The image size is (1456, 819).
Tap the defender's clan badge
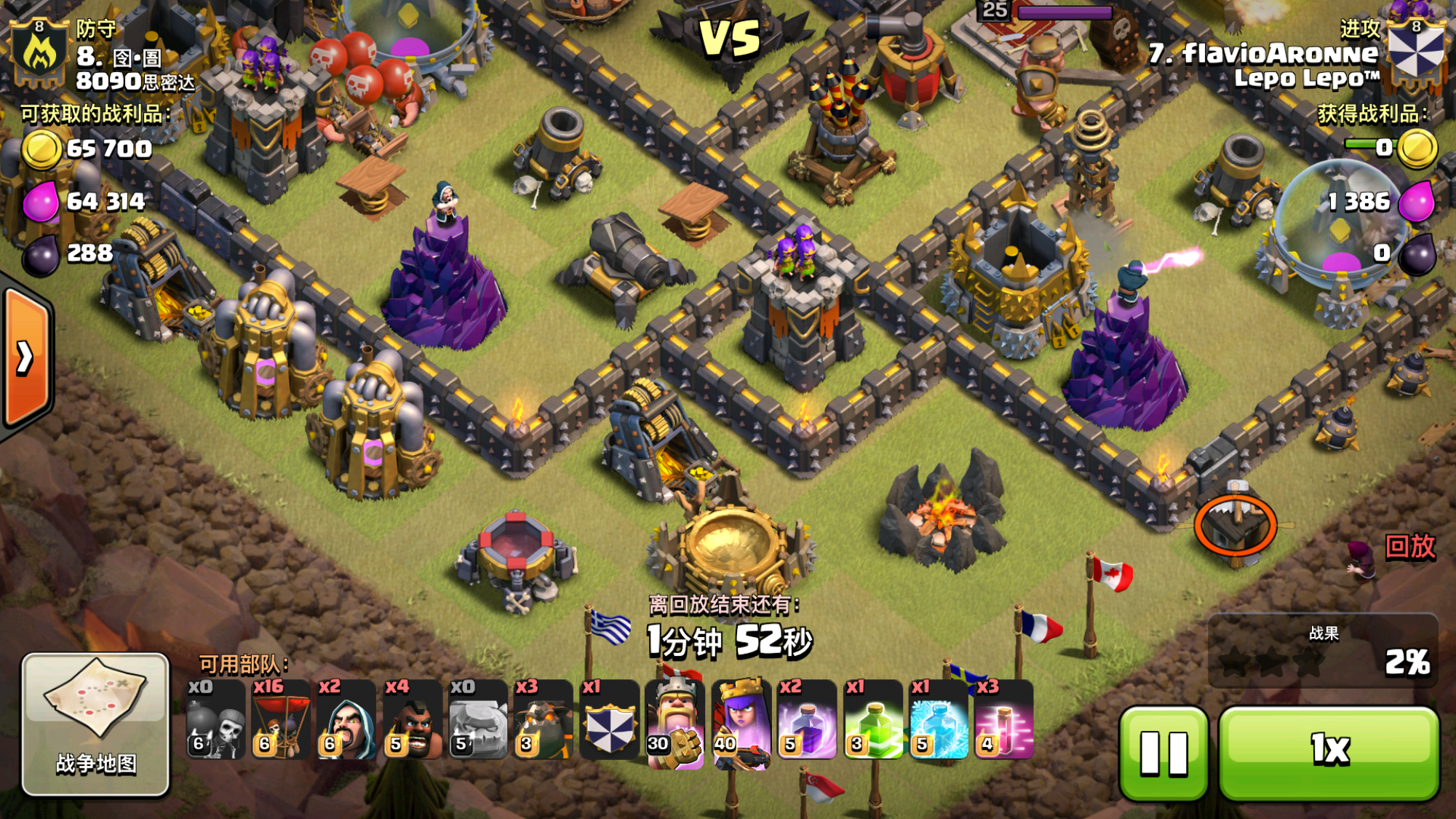pos(39,51)
